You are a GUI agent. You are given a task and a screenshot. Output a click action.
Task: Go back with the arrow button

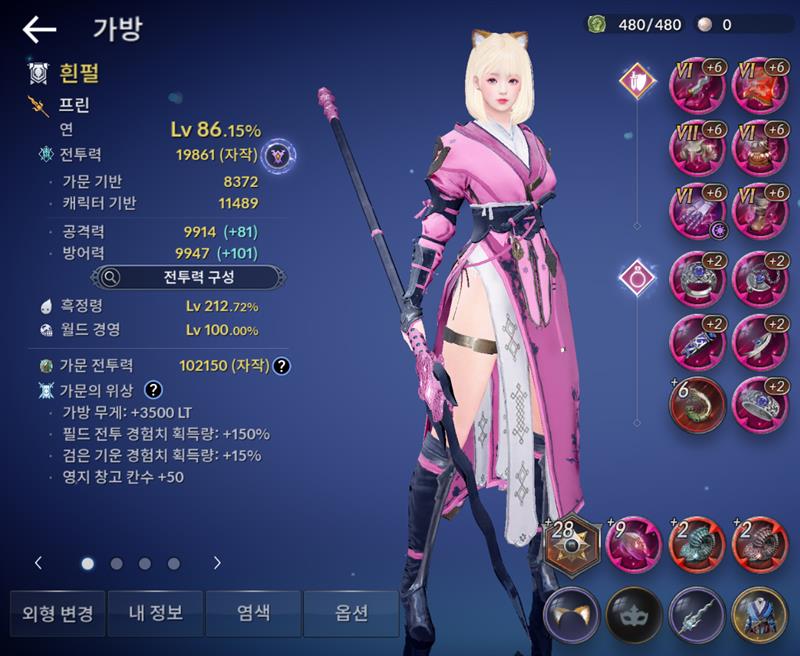39,30
